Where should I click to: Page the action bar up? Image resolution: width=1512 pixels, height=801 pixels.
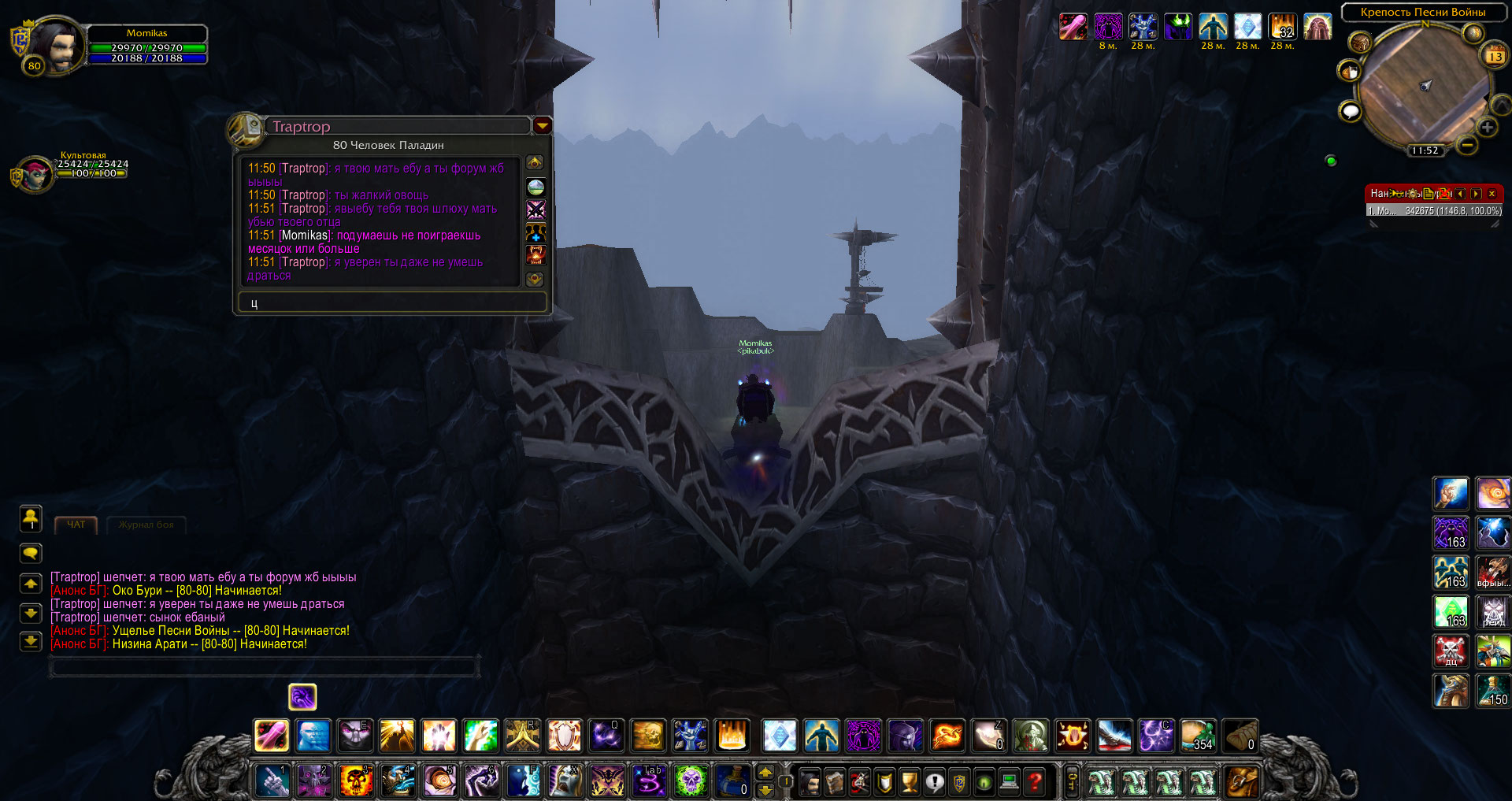(x=765, y=772)
